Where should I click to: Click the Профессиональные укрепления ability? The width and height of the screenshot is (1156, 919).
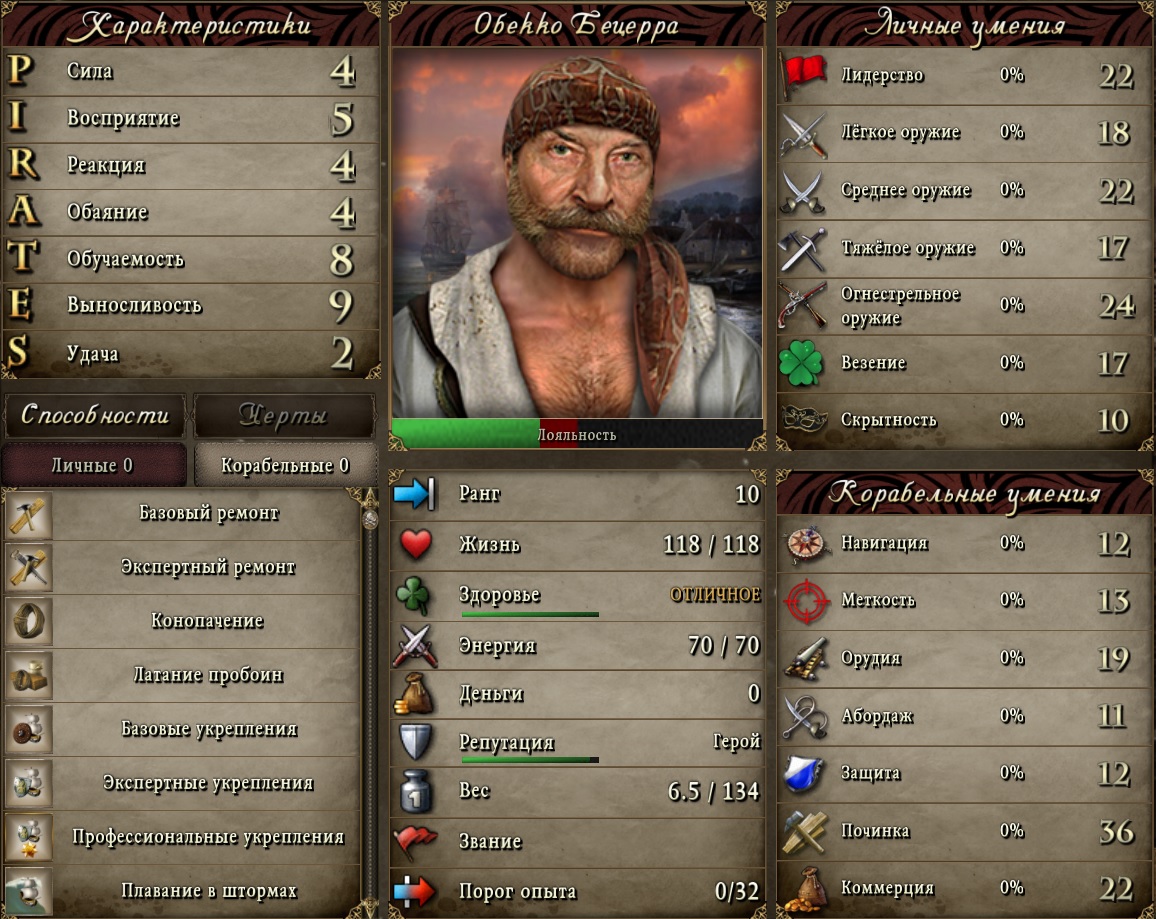[x=208, y=837]
